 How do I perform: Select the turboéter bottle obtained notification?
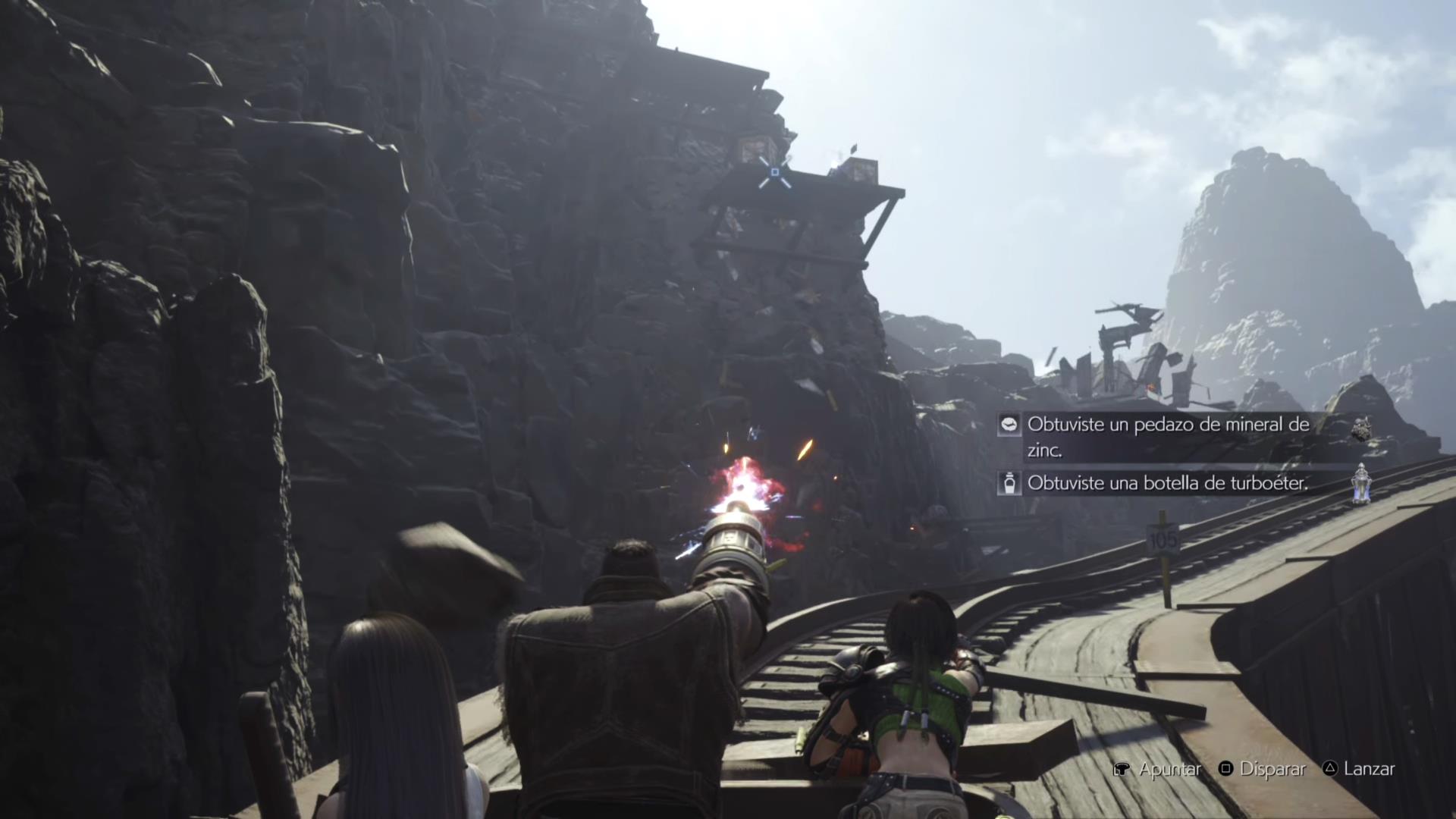pyautogui.click(x=1168, y=483)
